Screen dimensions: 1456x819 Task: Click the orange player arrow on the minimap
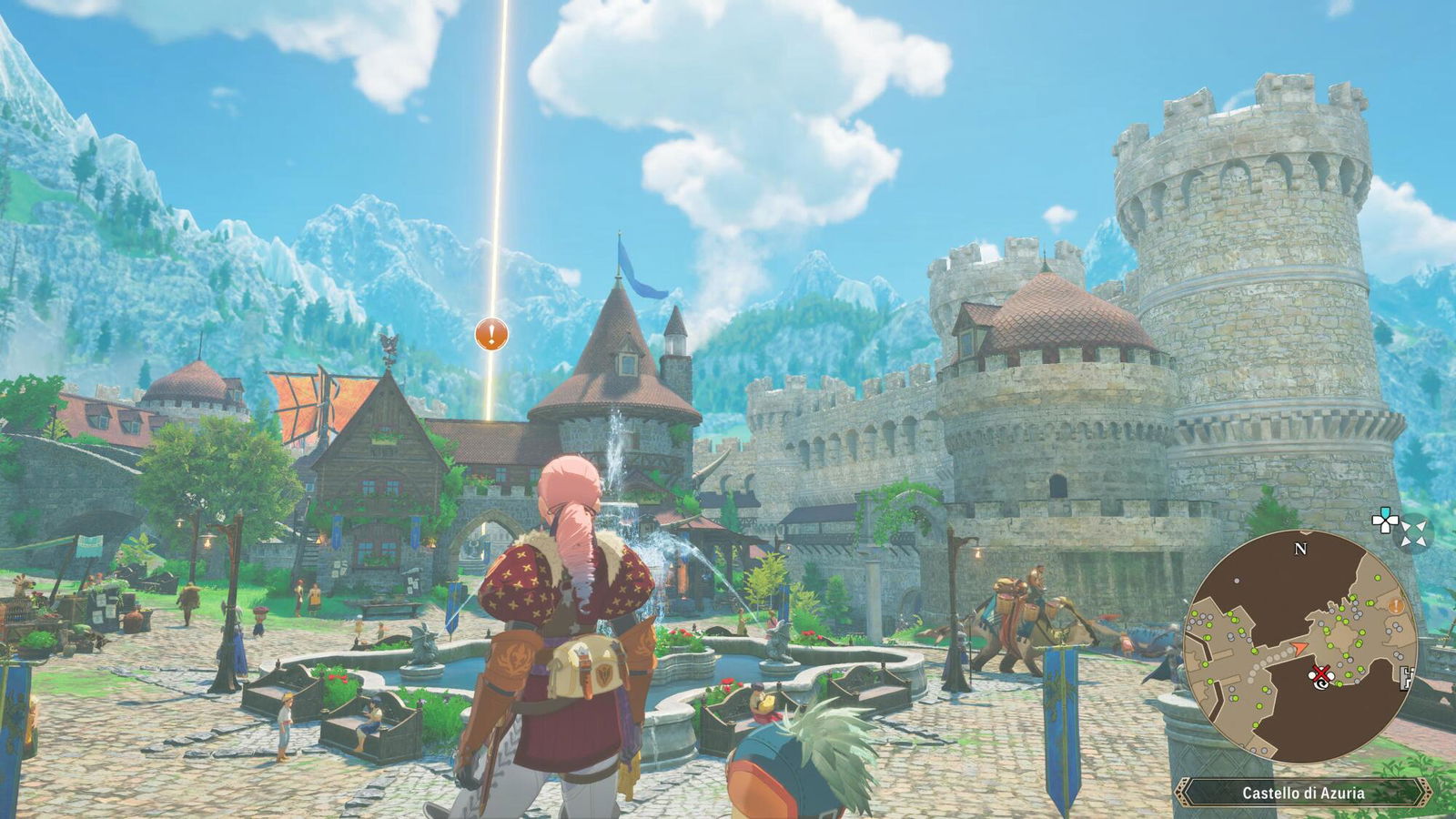coord(1299,646)
